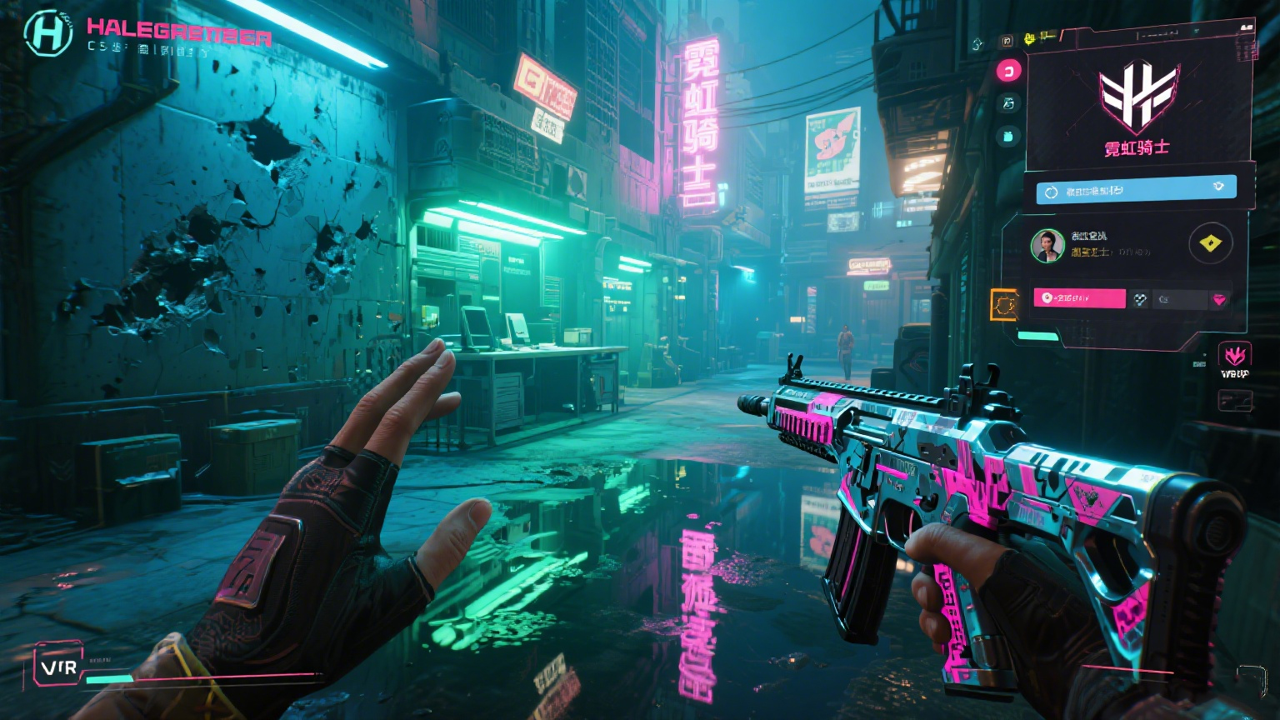
Task: Select the pink round side tab
Action: (x=1008, y=70)
